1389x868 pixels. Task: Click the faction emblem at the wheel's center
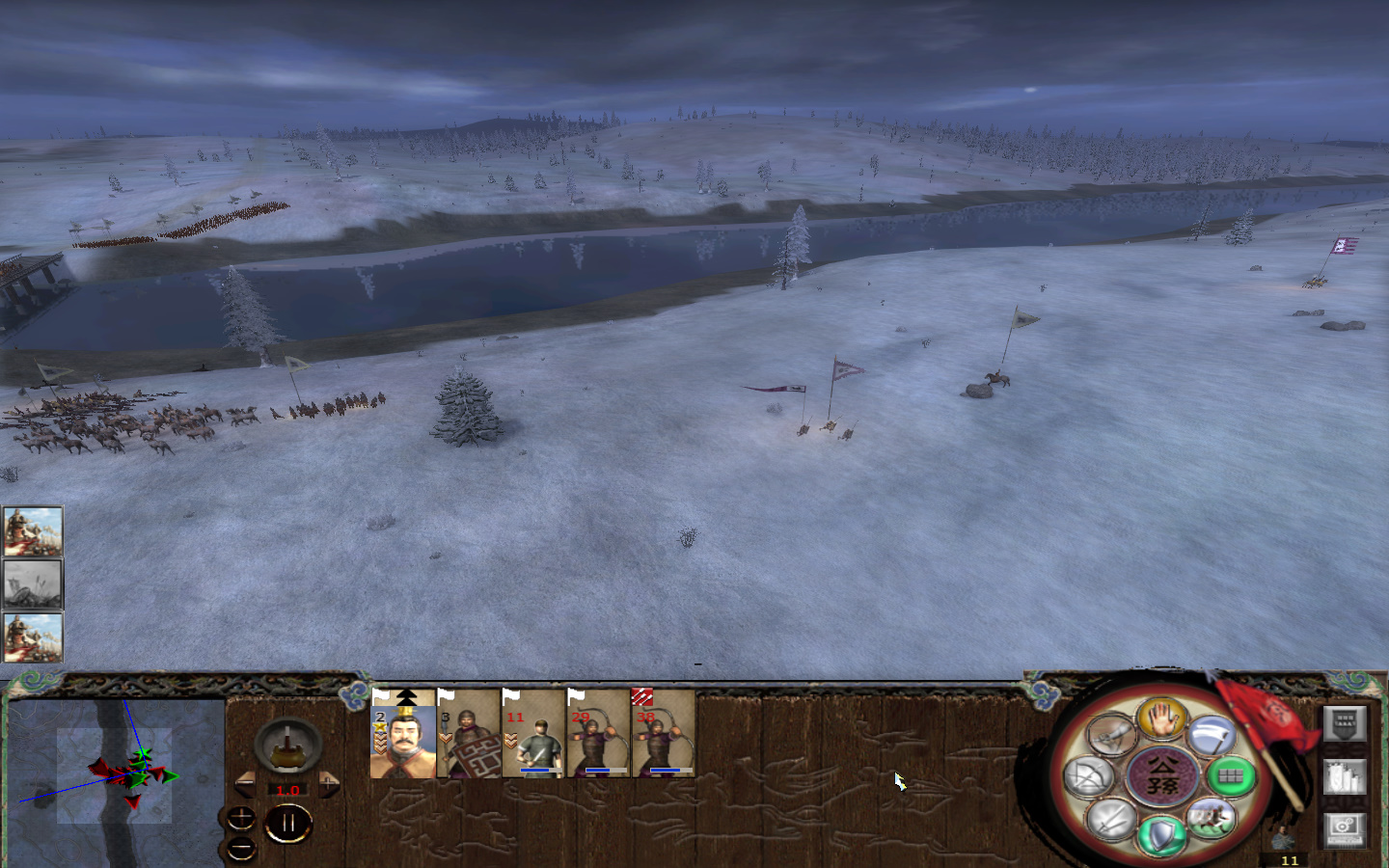click(x=1163, y=777)
